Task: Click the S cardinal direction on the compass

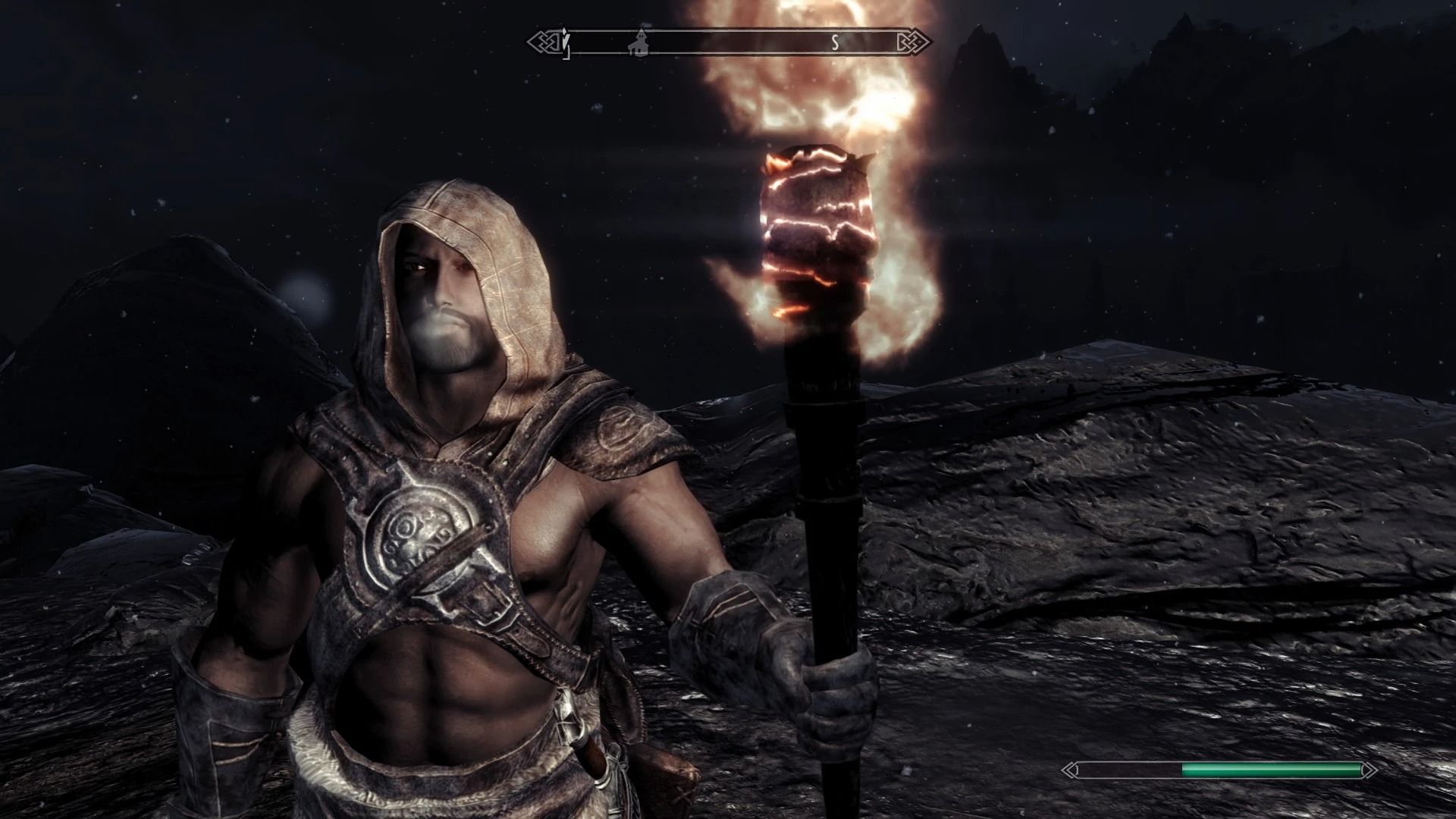Action: 834,42
